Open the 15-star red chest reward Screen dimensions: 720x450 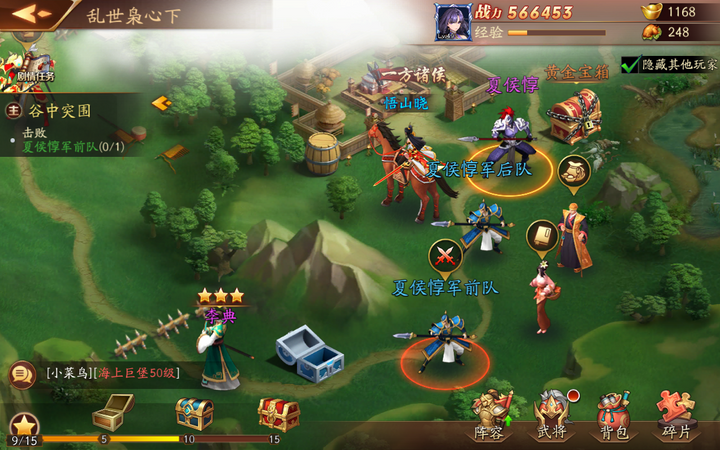pyautogui.click(x=278, y=411)
